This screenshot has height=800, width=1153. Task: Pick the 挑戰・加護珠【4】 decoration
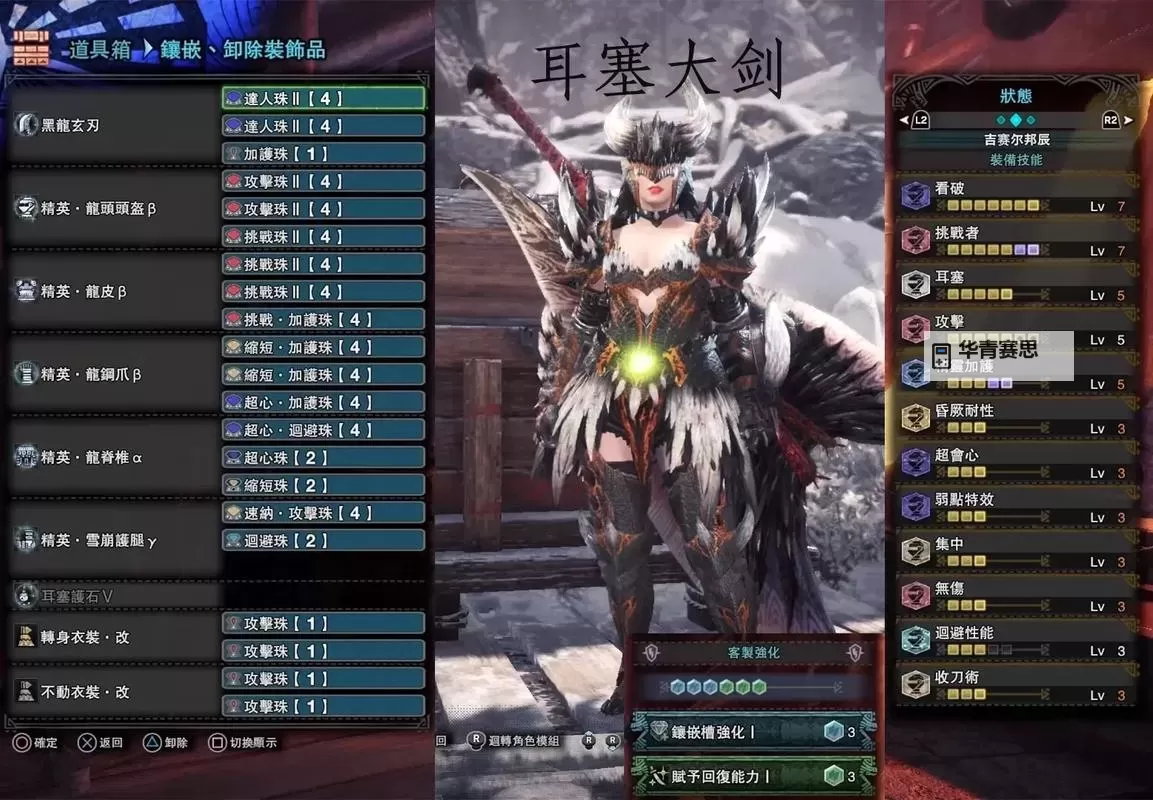(x=323, y=320)
